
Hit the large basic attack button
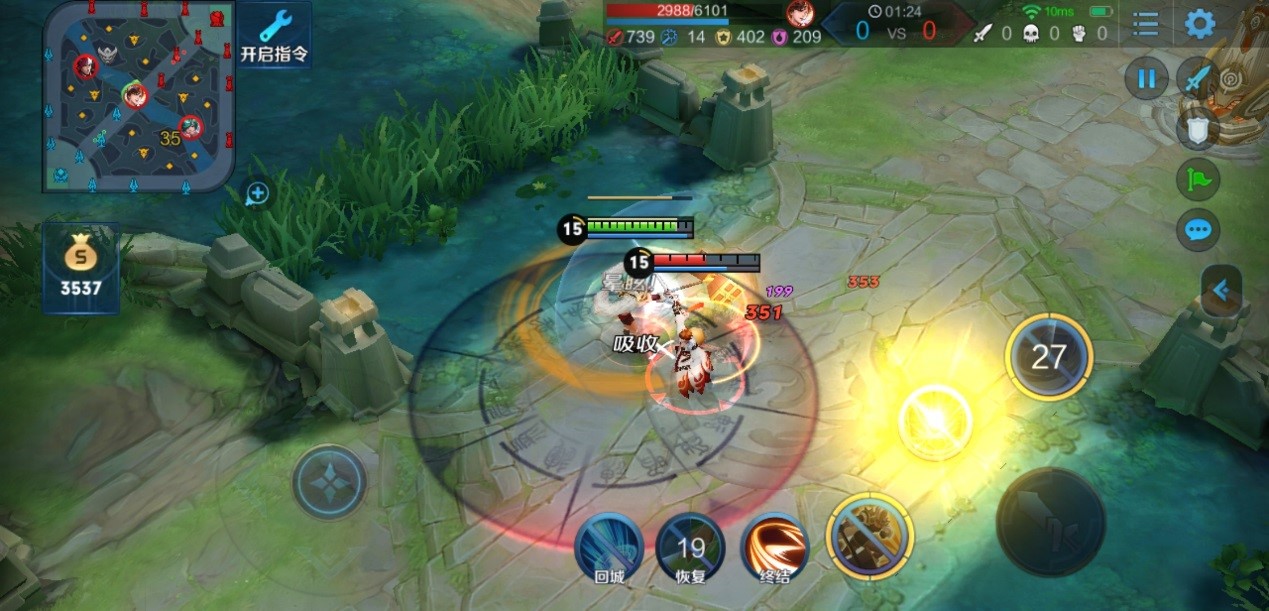[x=1050, y=521]
